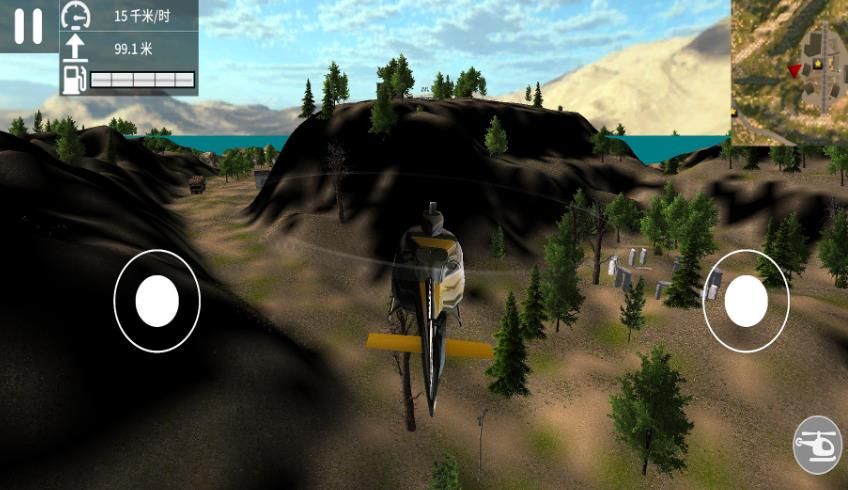Pause the game
848x490 pixels.
(28, 26)
